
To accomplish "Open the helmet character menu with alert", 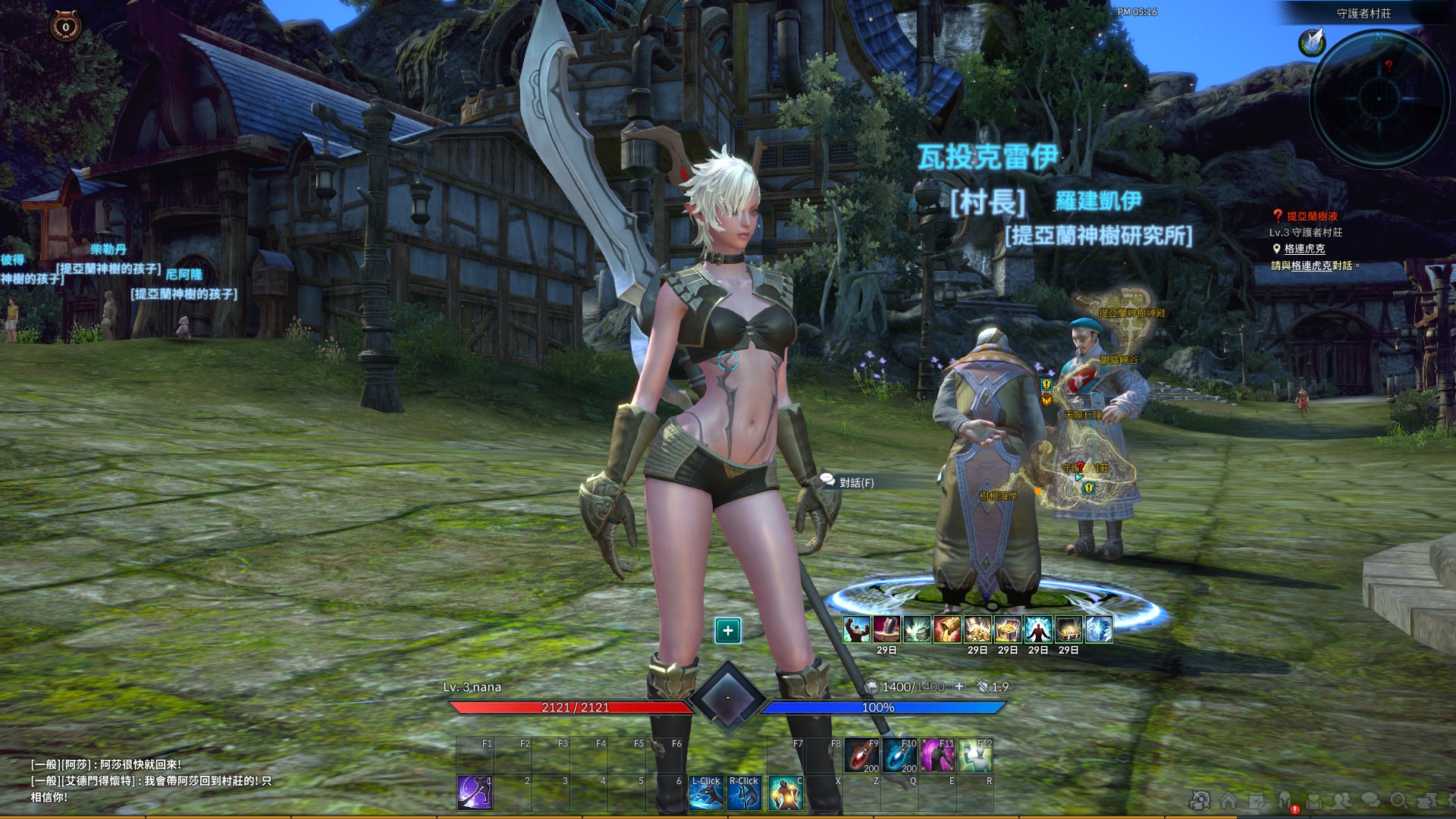I will 1286,801.
